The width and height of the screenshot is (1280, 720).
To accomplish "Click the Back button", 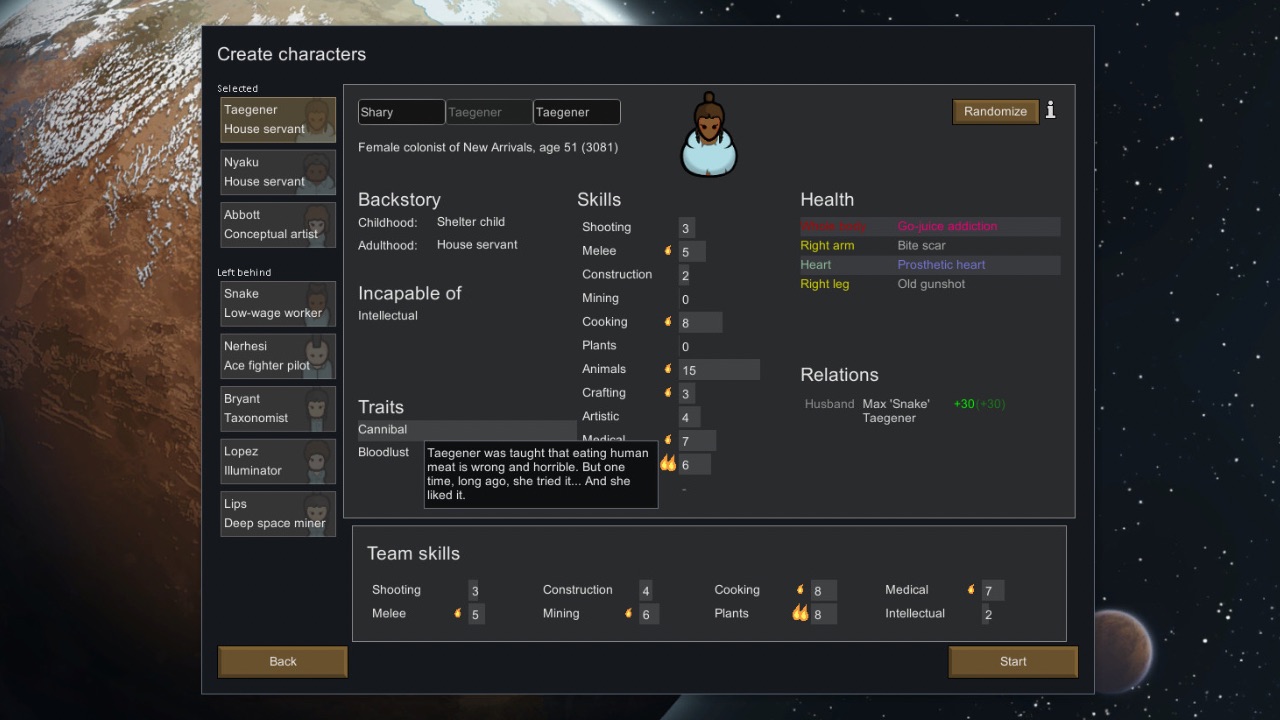I will (282, 661).
